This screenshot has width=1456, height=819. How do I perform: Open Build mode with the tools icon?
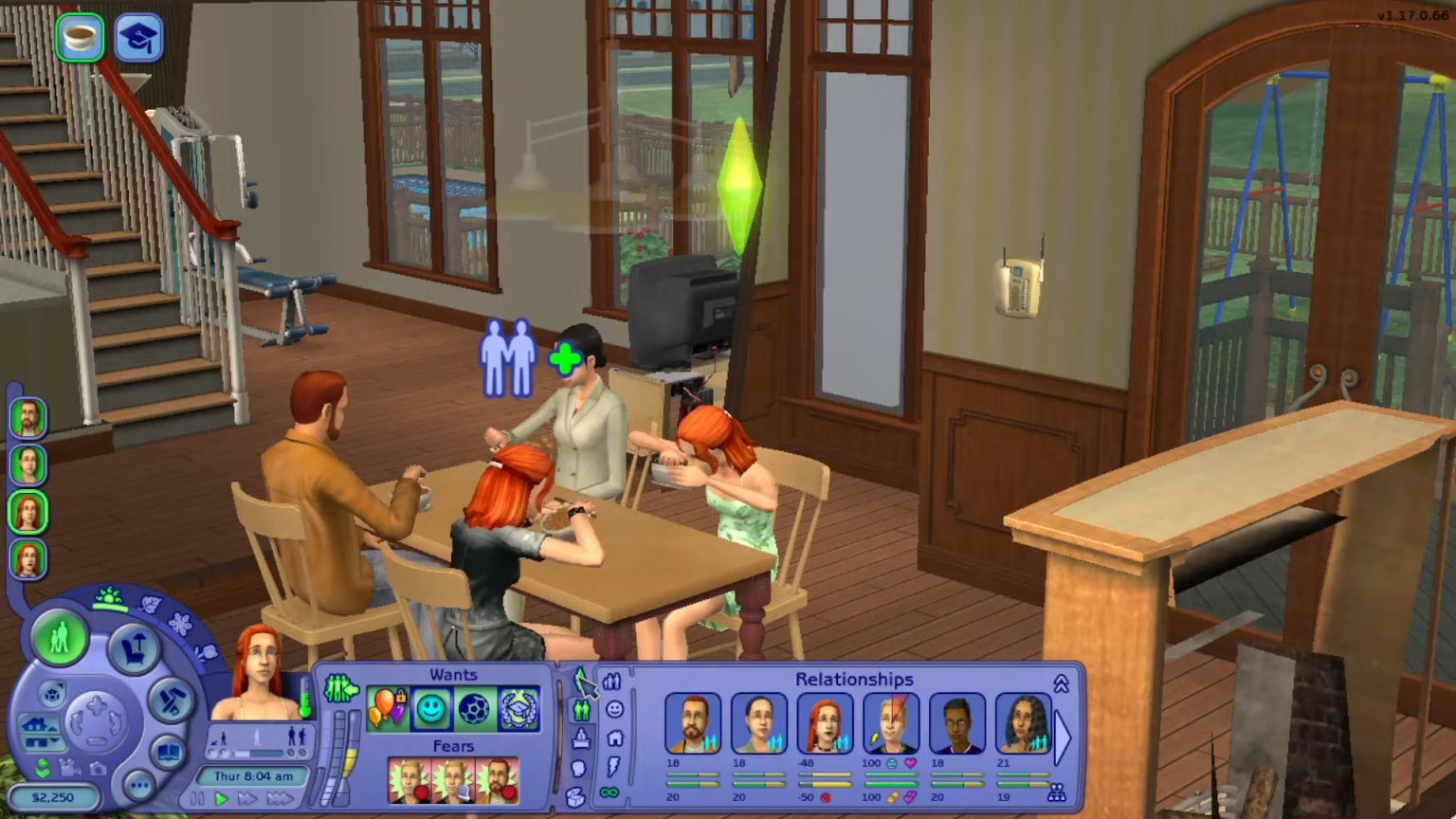coord(173,701)
